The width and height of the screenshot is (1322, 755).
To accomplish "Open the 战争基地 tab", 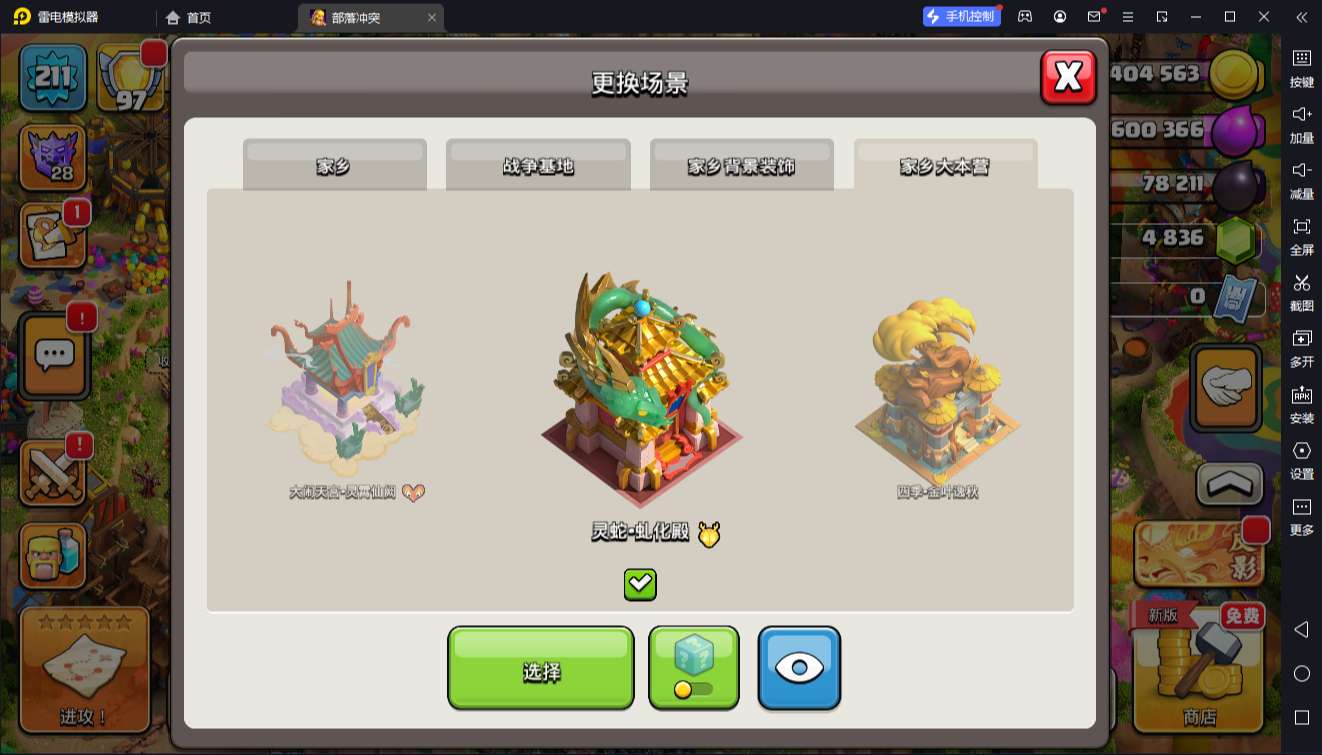I will tap(538, 165).
